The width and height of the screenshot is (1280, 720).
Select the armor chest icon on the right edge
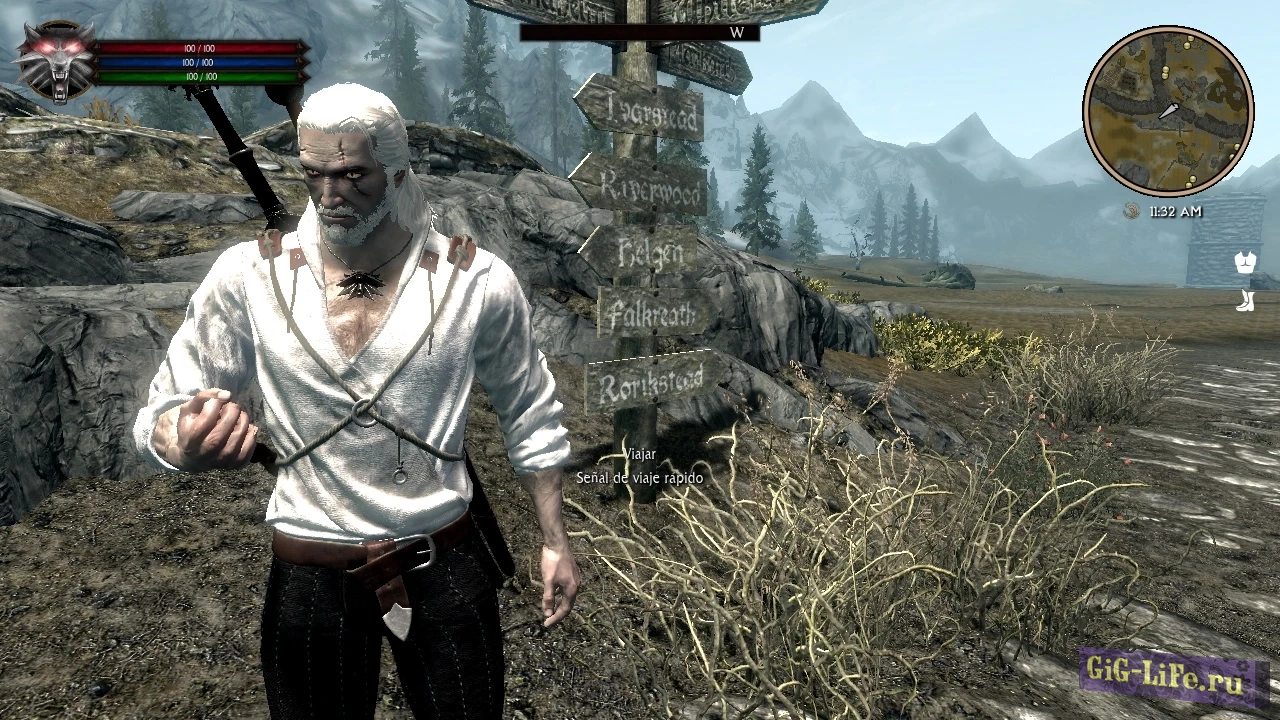point(1243,263)
